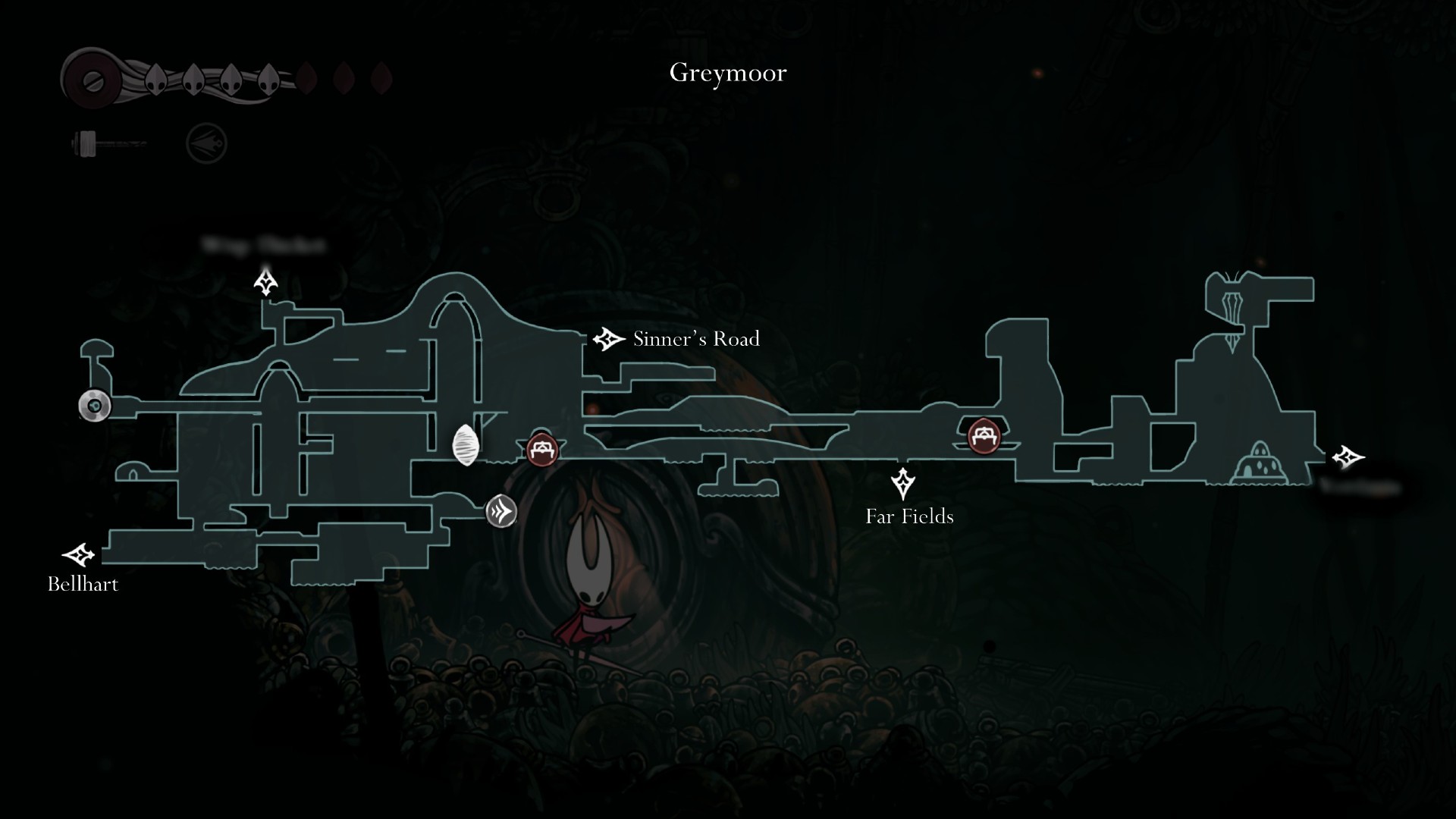Image resolution: width=1456 pixels, height=819 pixels.
Task: Click the Far Fields location label
Action: [909, 516]
